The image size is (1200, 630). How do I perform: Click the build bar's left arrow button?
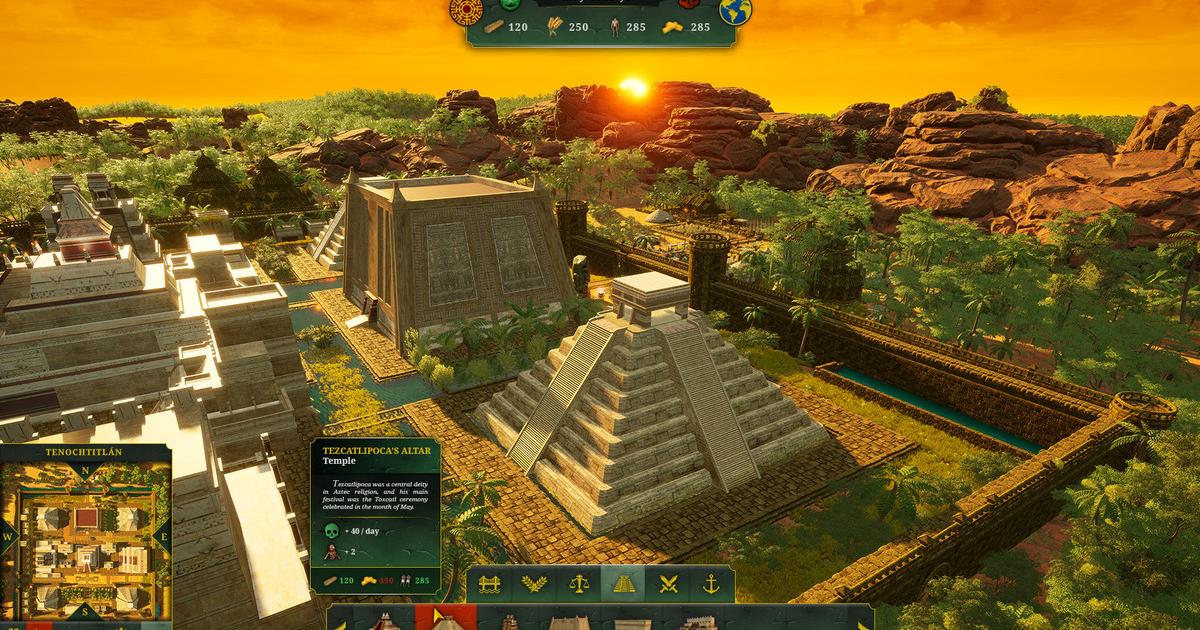343,624
